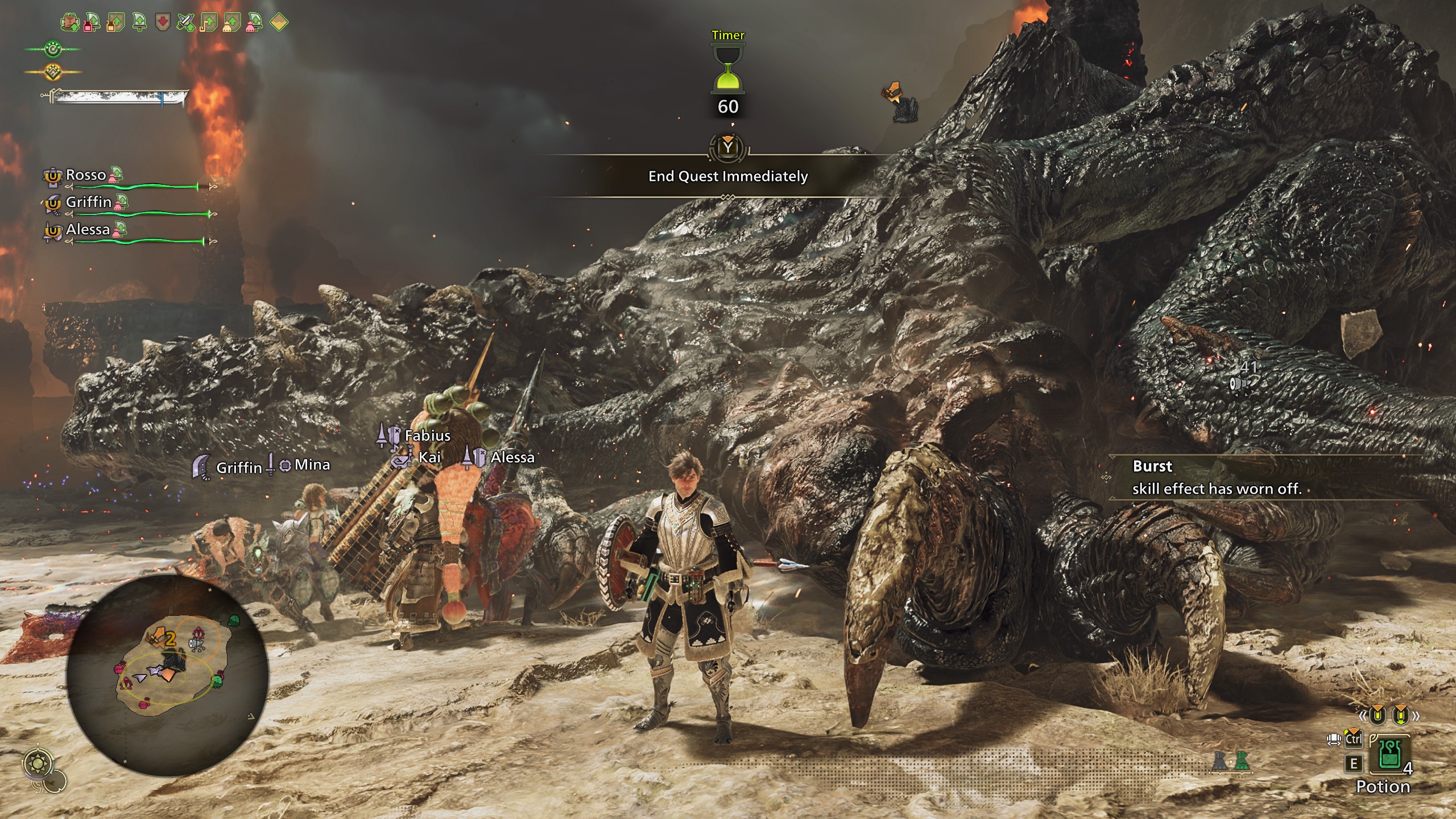Click the Mina nameplate

click(x=312, y=465)
